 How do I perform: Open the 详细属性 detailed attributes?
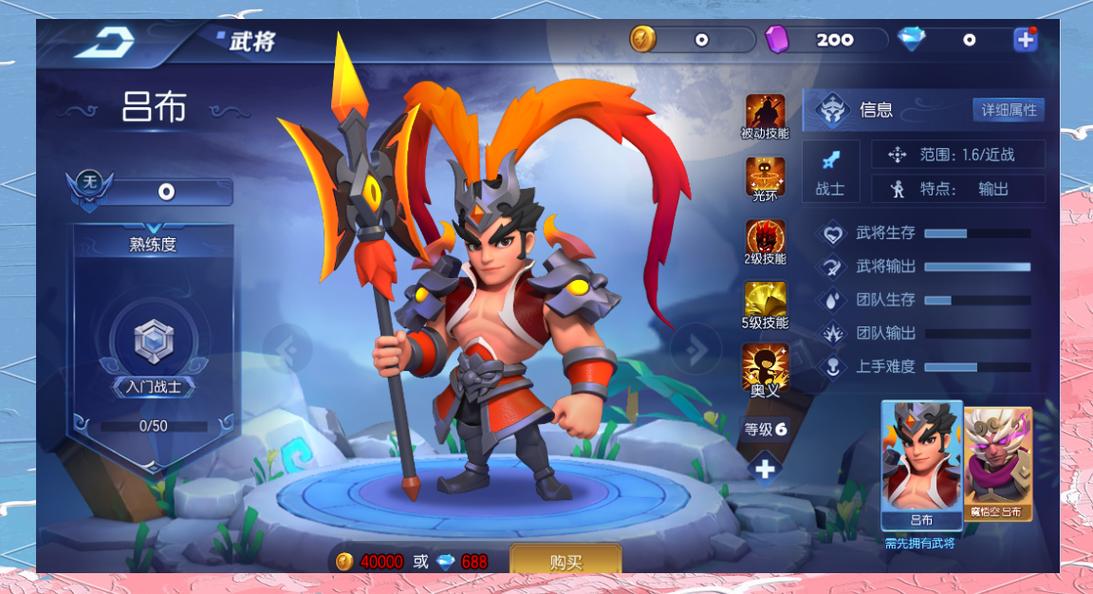click(x=1008, y=110)
